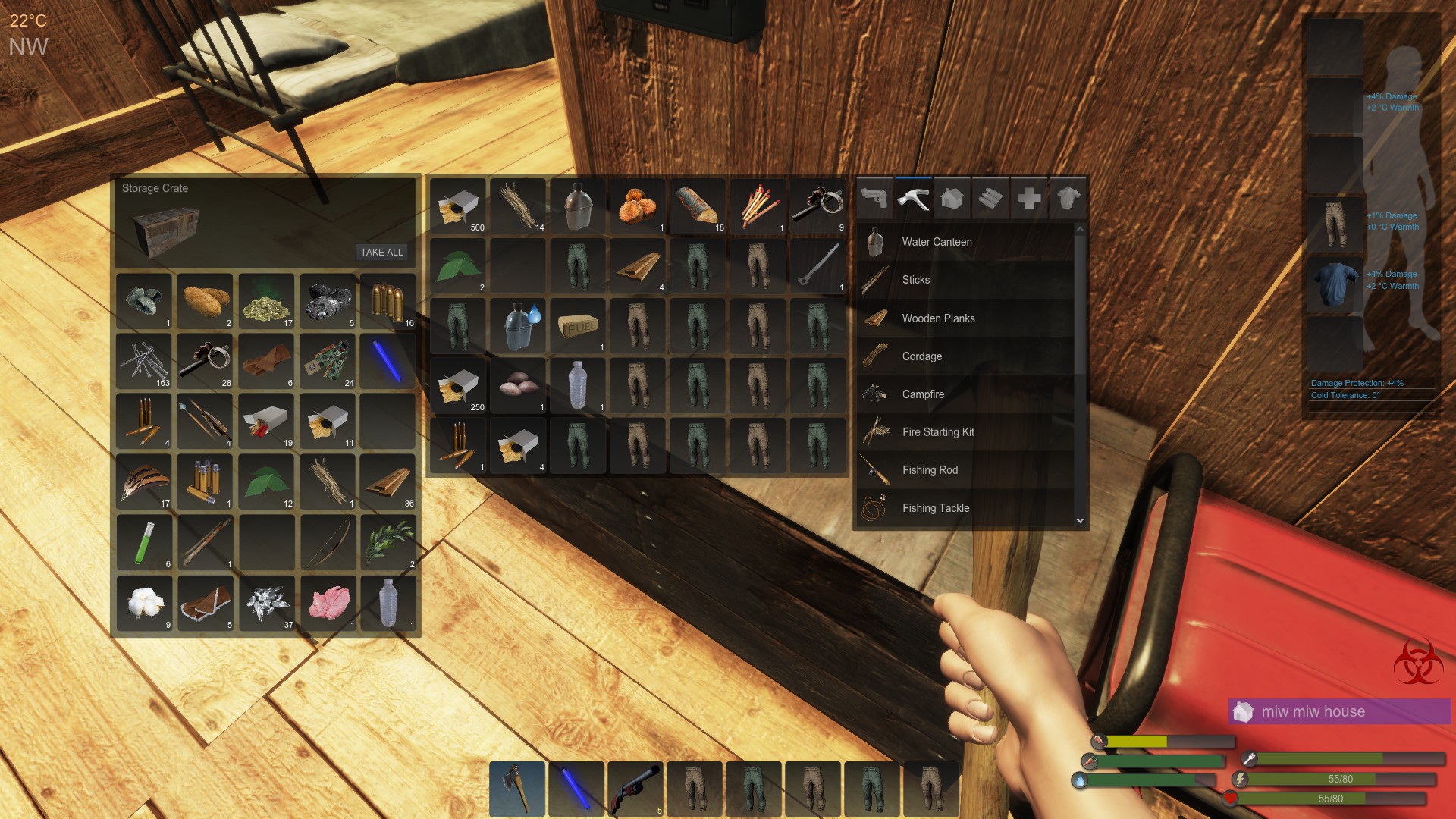
Task: Switch to the shirt clothing crafting tab
Action: [1068, 198]
